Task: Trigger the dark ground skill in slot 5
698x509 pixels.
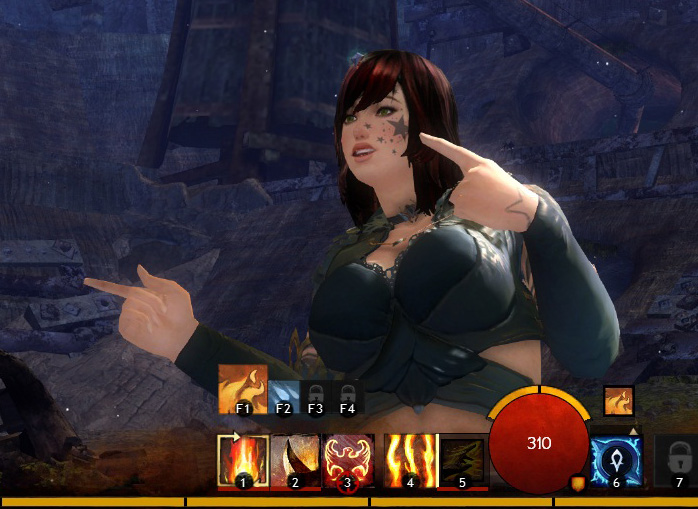Action: click(462, 461)
